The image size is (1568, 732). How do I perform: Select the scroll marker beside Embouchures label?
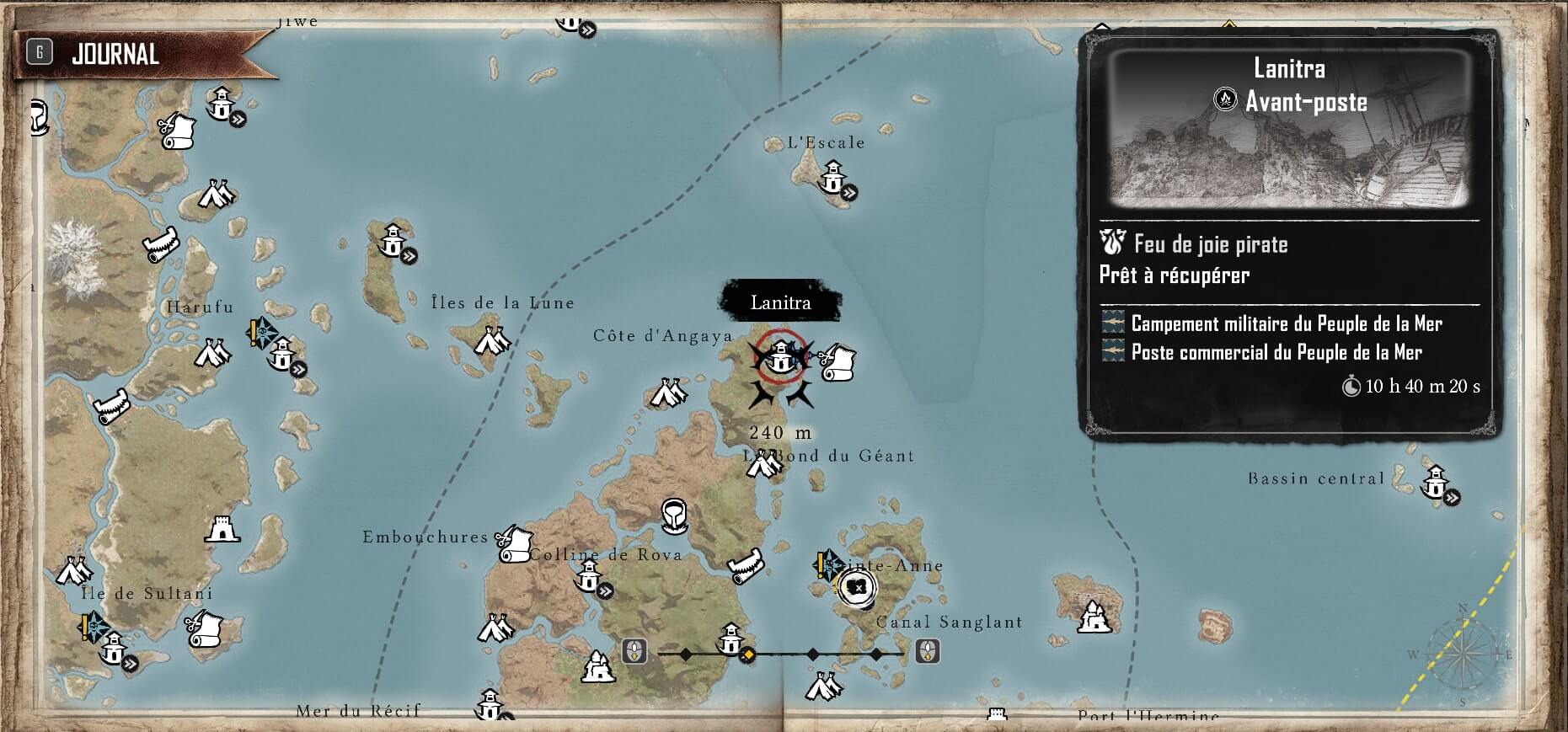(514, 543)
